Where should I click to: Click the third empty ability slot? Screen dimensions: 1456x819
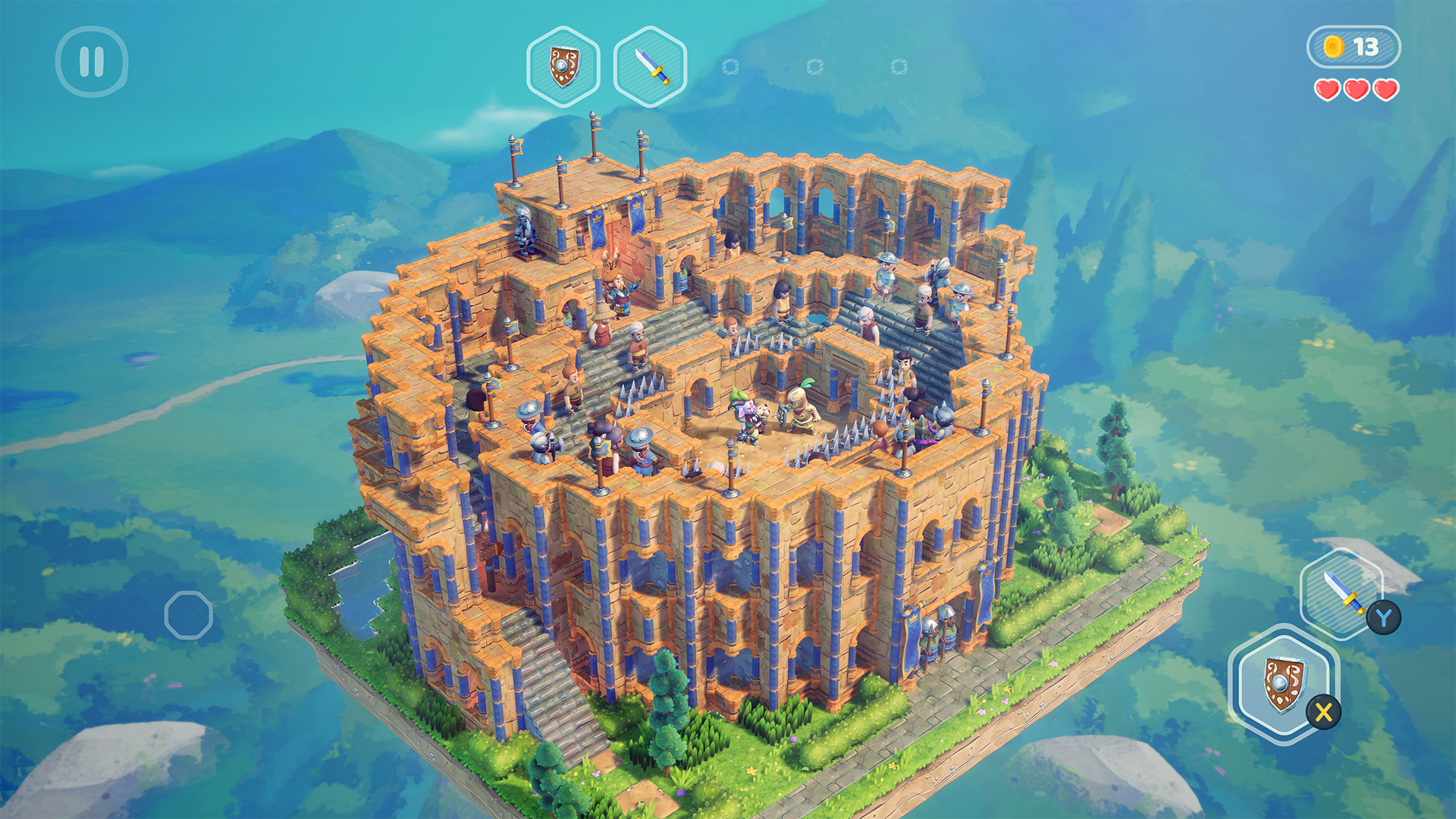pyautogui.click(x=901, y=68)
